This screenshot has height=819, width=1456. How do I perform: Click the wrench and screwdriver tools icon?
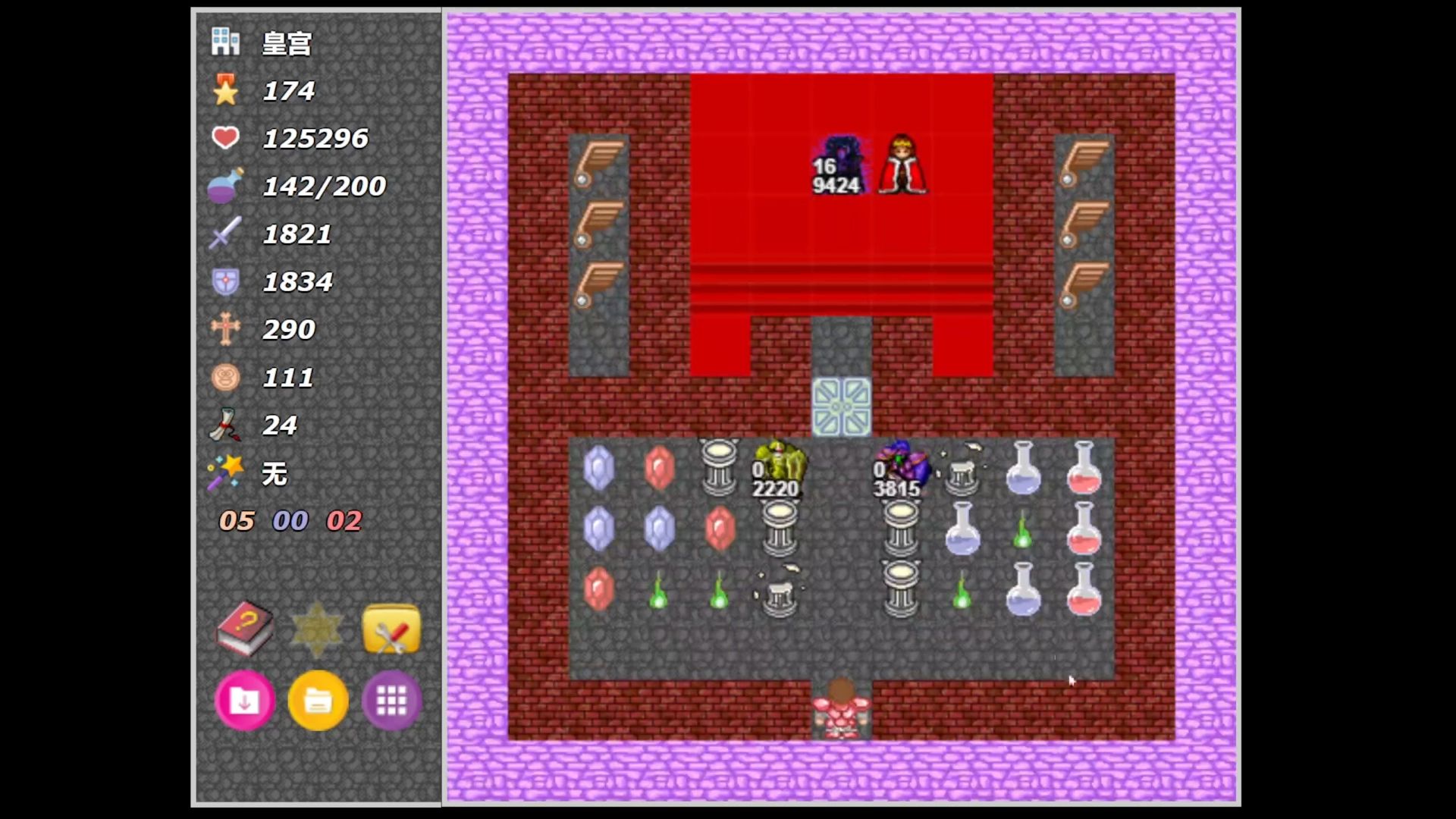tap(391, 629)
